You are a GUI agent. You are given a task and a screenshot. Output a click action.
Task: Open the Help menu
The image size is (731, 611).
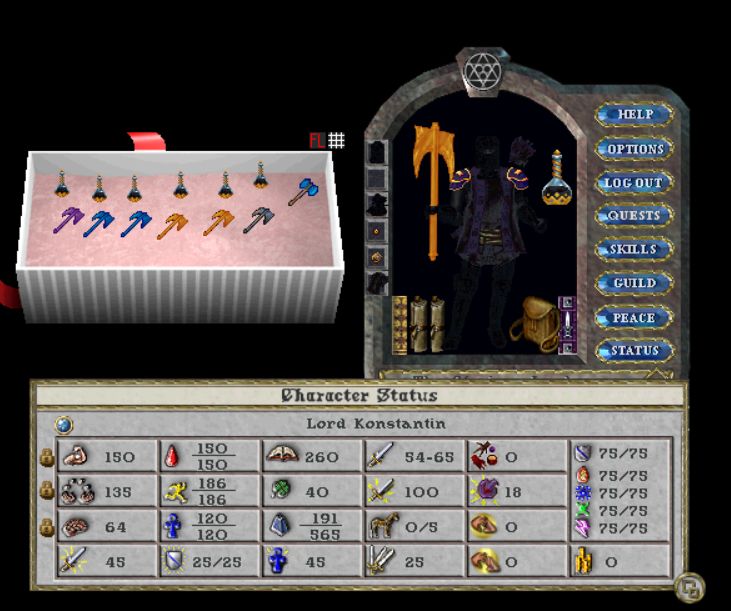click(634, 114)
